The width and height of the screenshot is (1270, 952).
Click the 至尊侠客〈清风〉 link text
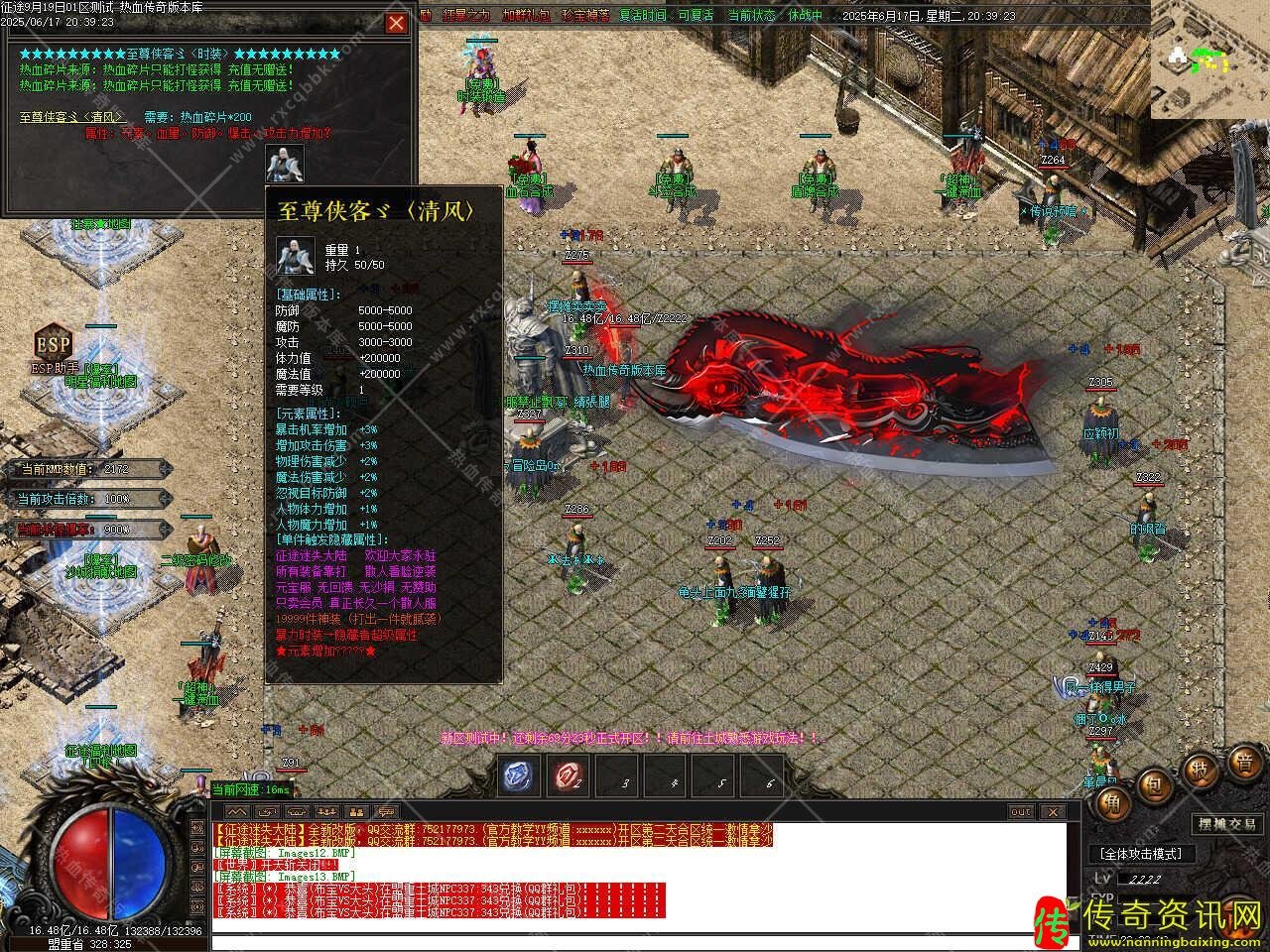pos(70,117)
